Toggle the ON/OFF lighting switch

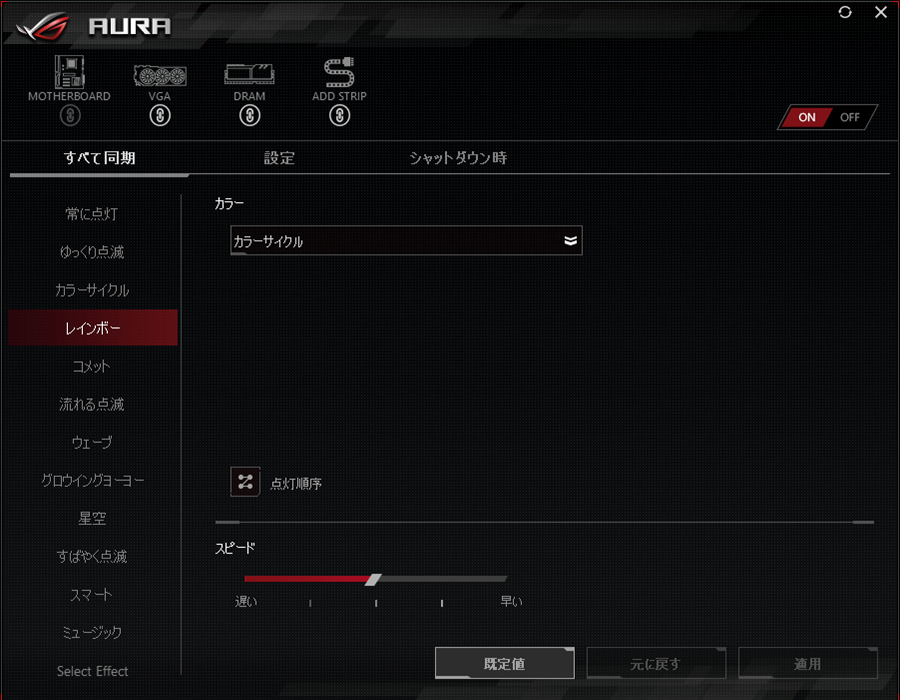pos(828,117)
